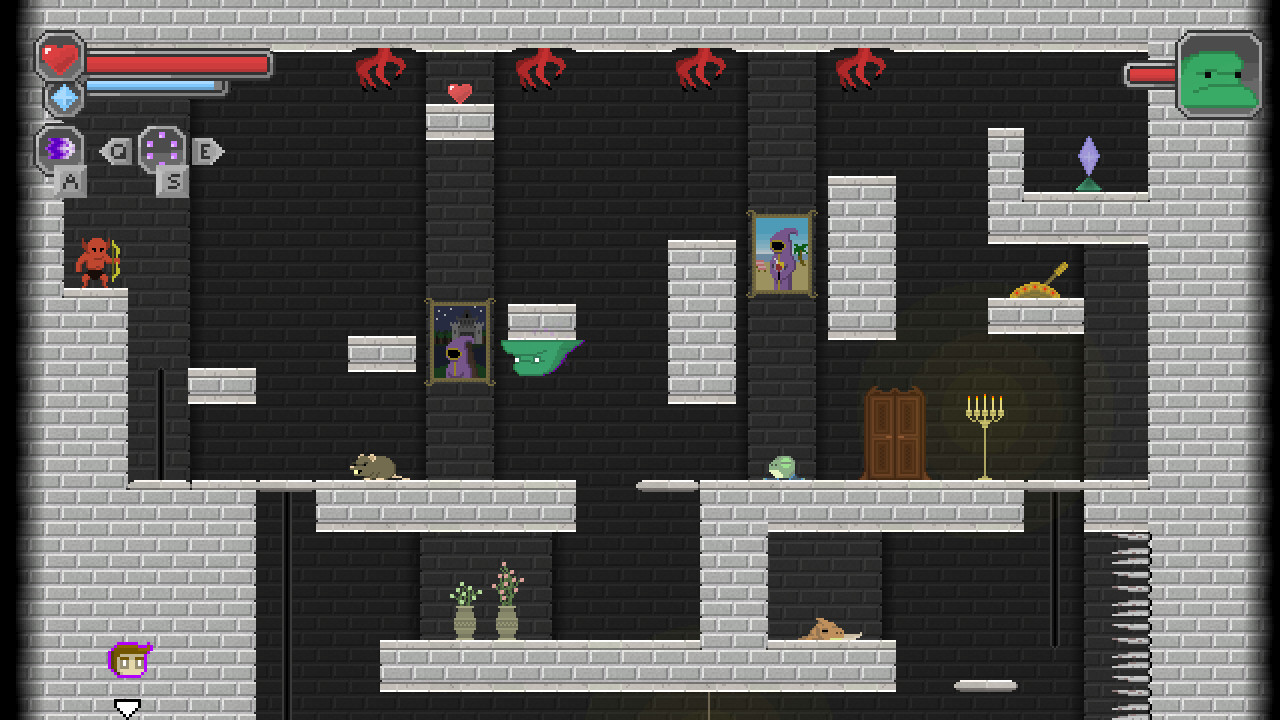Click the S keybind badge under the ring ability

click(170, 181)
